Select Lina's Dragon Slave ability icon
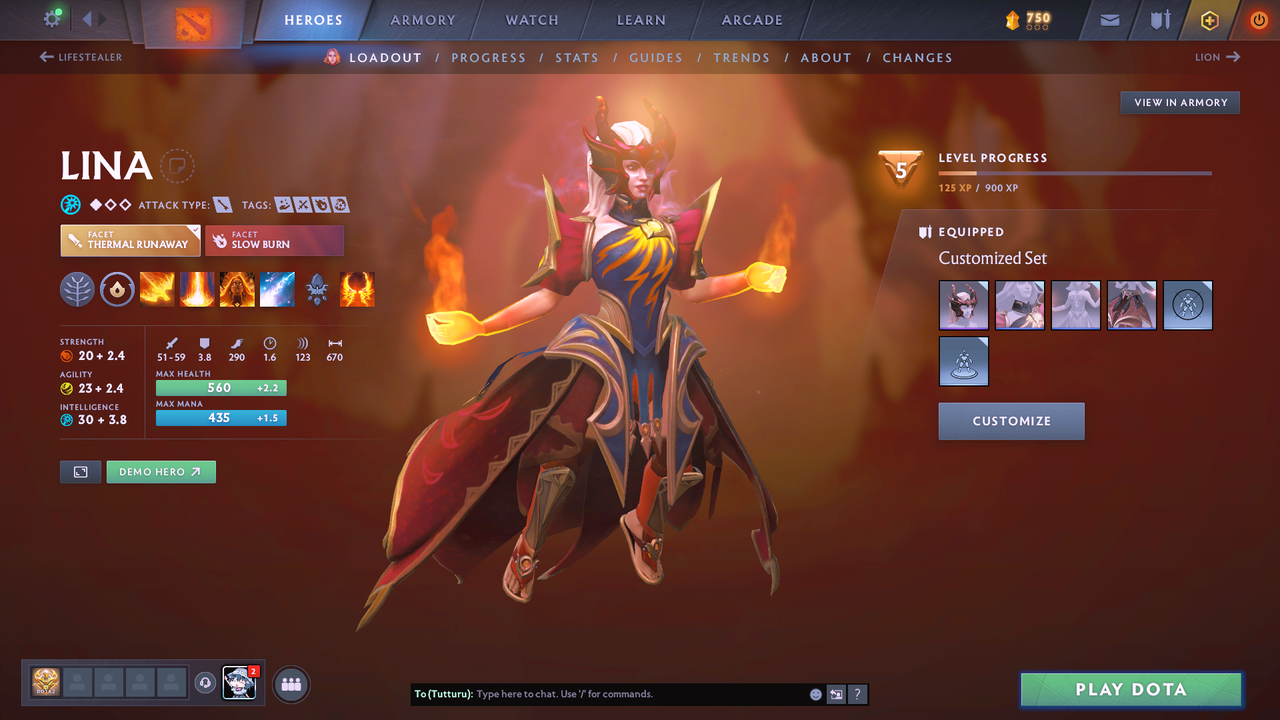This screenshot has width=1280, height=720. pyautogui.click(x=157, y=289)
